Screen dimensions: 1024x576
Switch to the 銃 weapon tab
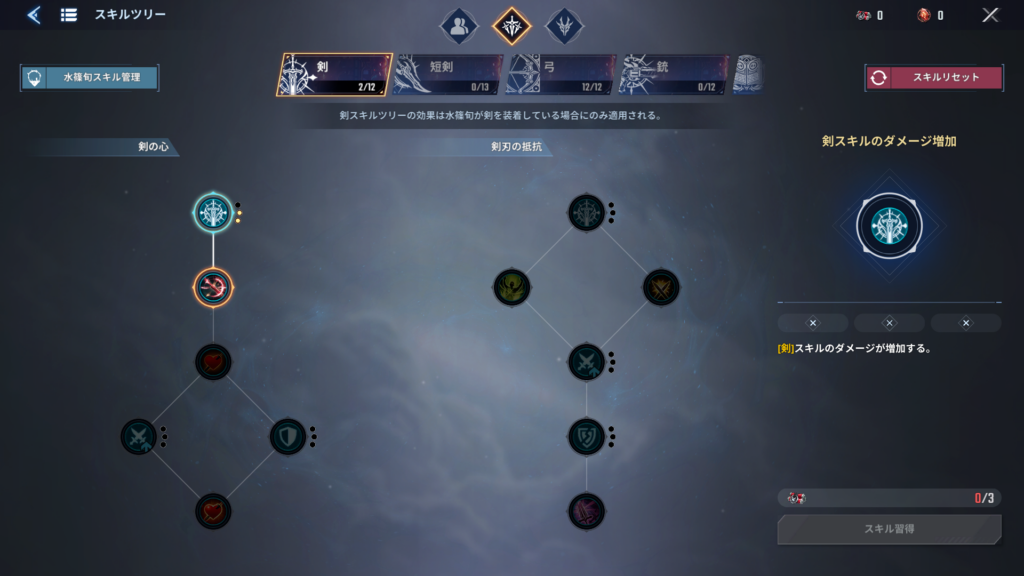coord(673,75)
